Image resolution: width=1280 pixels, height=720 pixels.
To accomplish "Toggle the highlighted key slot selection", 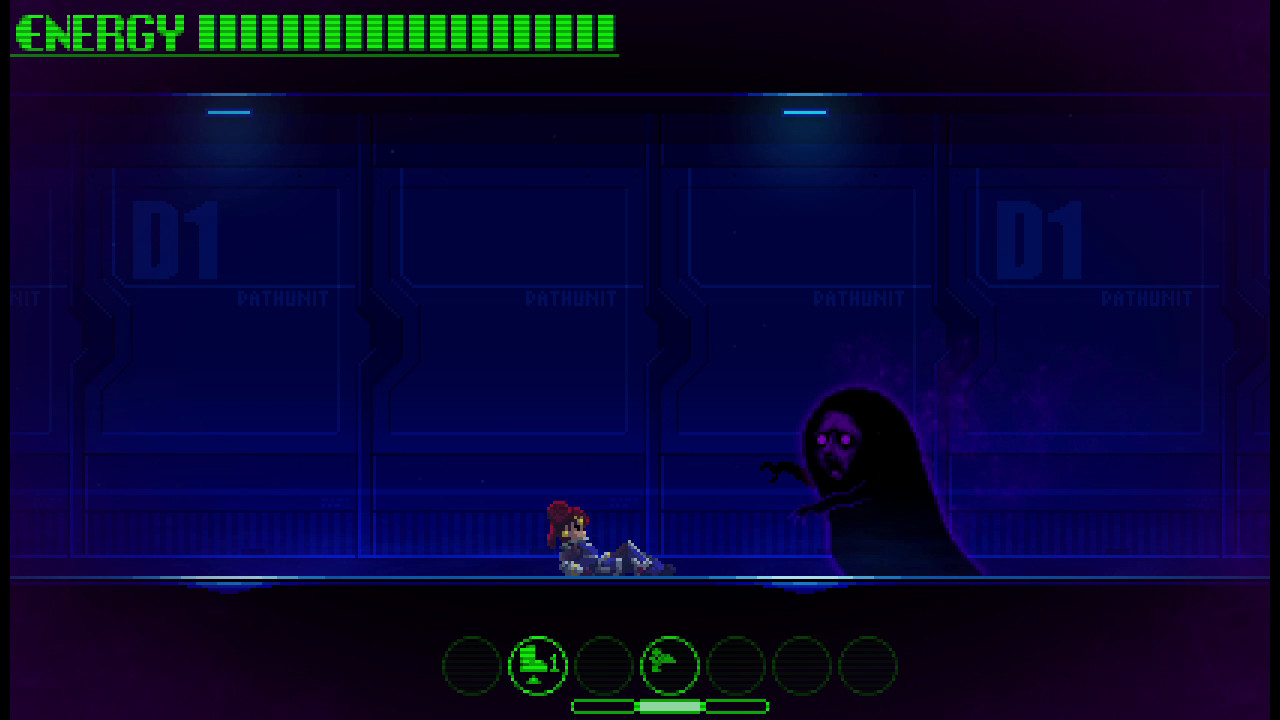I will (x=671, y=663).
